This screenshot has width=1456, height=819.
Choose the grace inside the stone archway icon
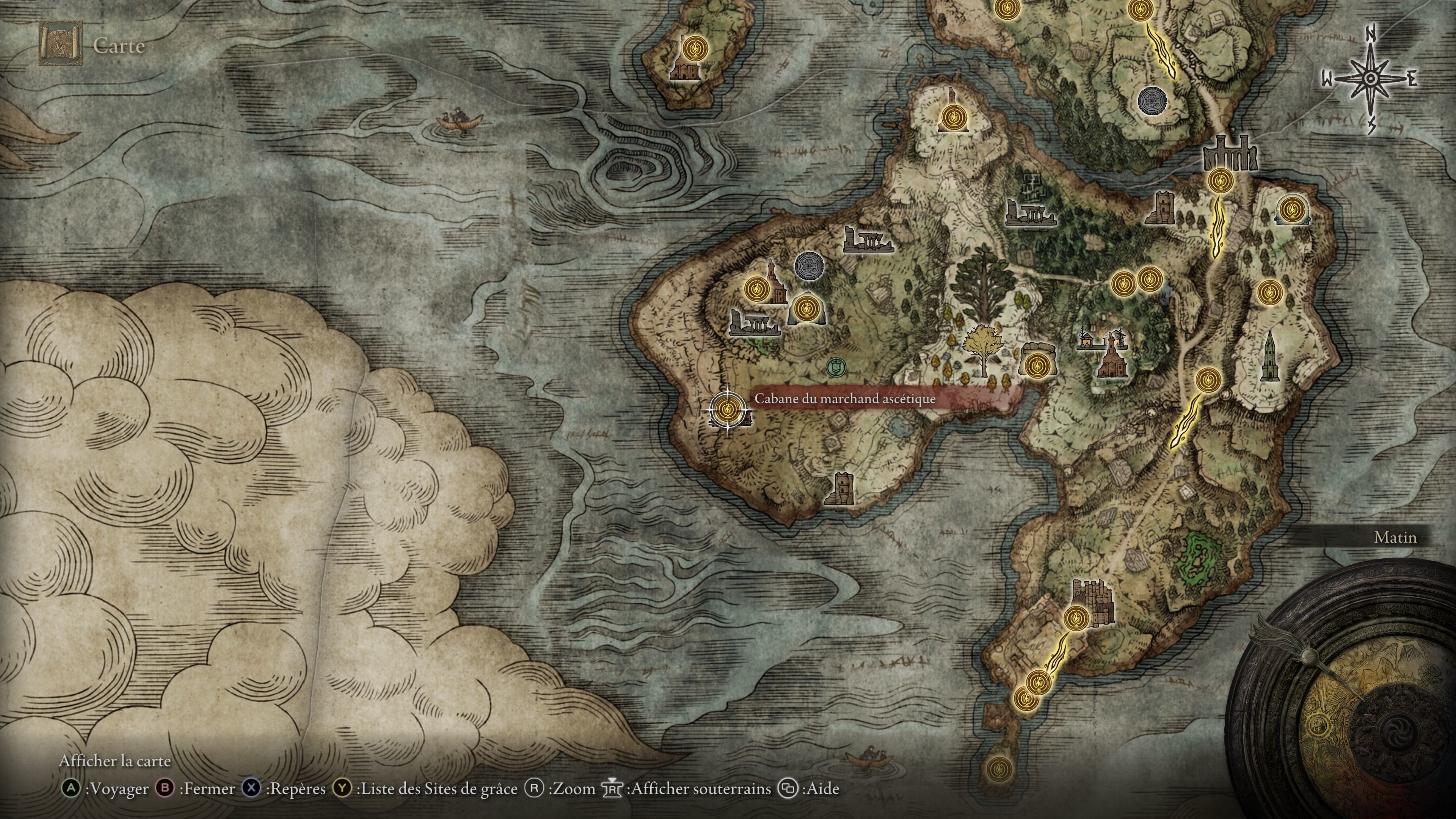(1291, 210)
